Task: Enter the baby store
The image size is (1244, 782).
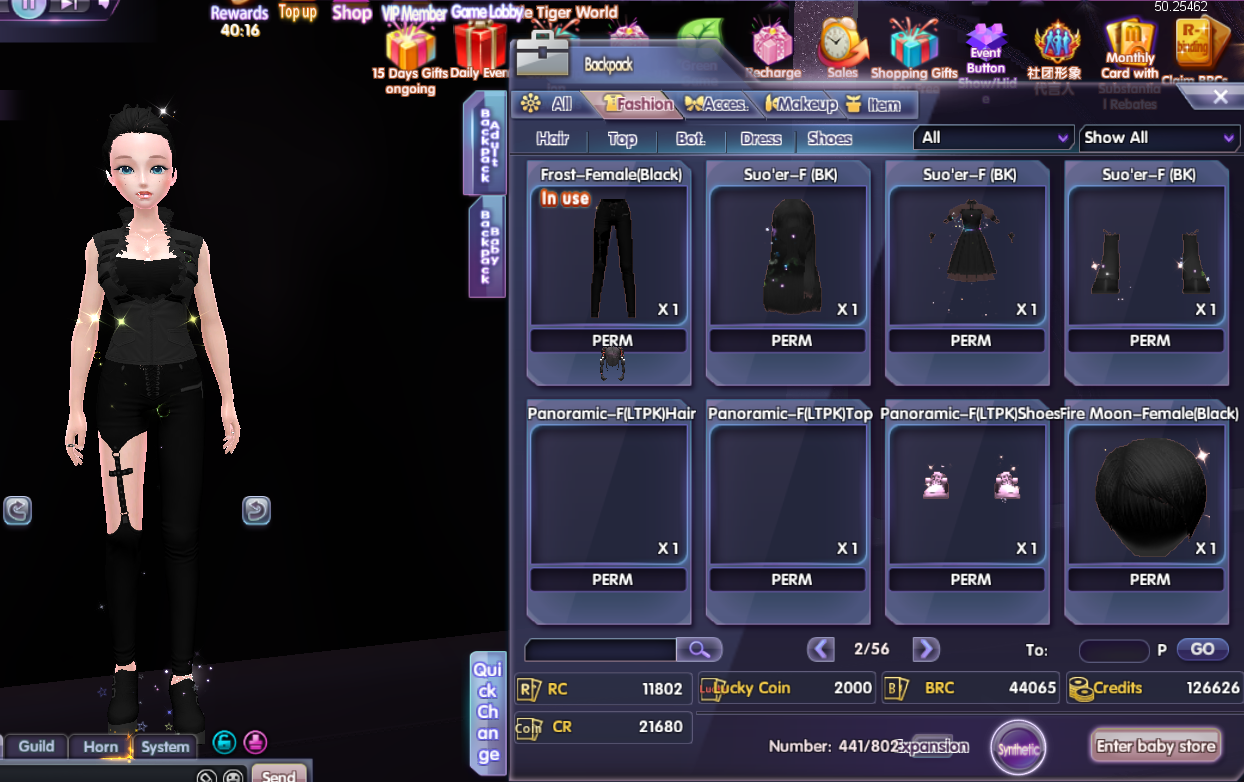Action: 1155,746
